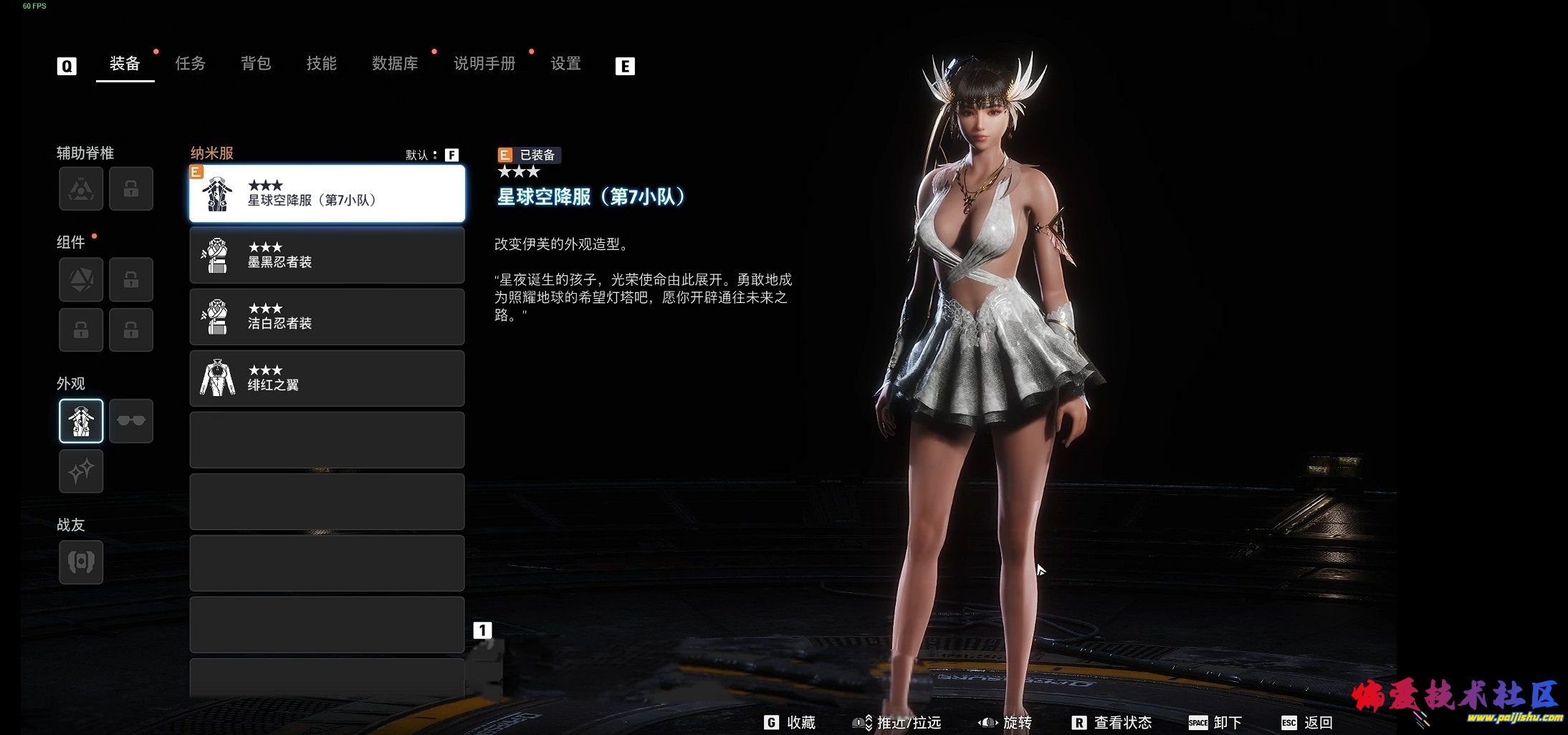This screenshot has height=735, width=1568.
Task: Open the 设置 tab
Action: [565, 64]
